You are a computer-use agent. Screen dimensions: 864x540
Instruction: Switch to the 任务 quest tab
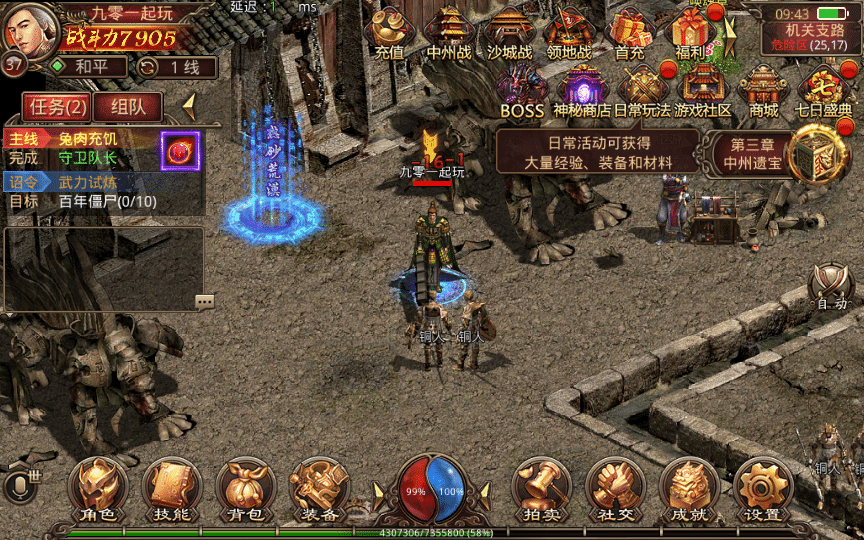point(56,106)
